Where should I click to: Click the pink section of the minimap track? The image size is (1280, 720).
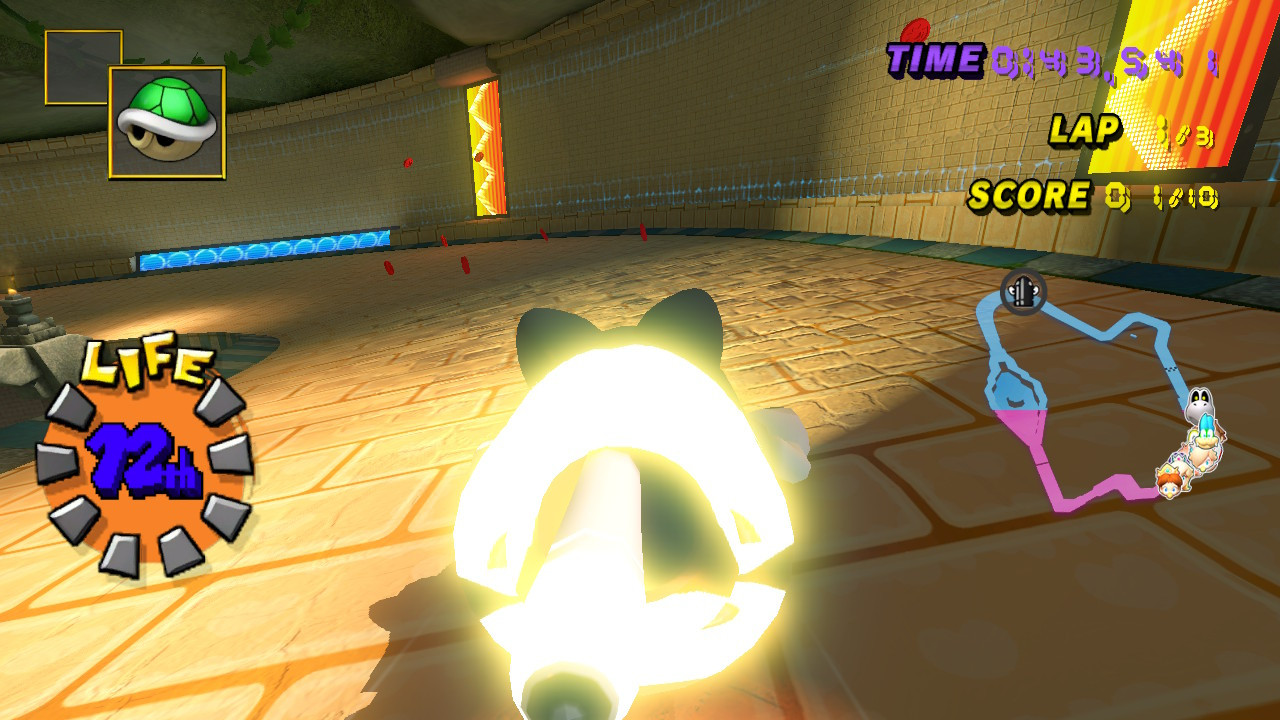1090,490
